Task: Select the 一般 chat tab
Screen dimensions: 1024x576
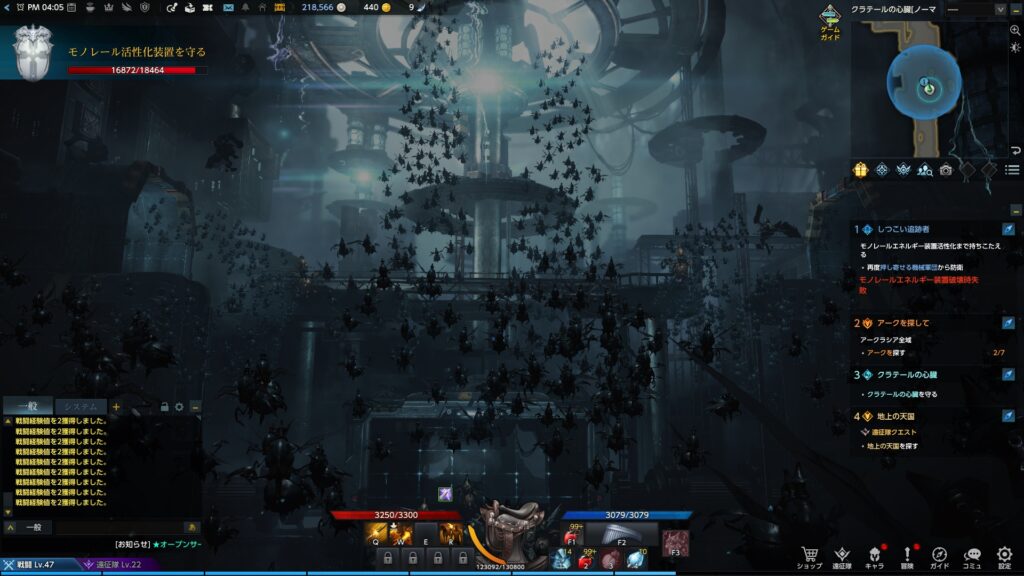Action: [x=27, y=406]
